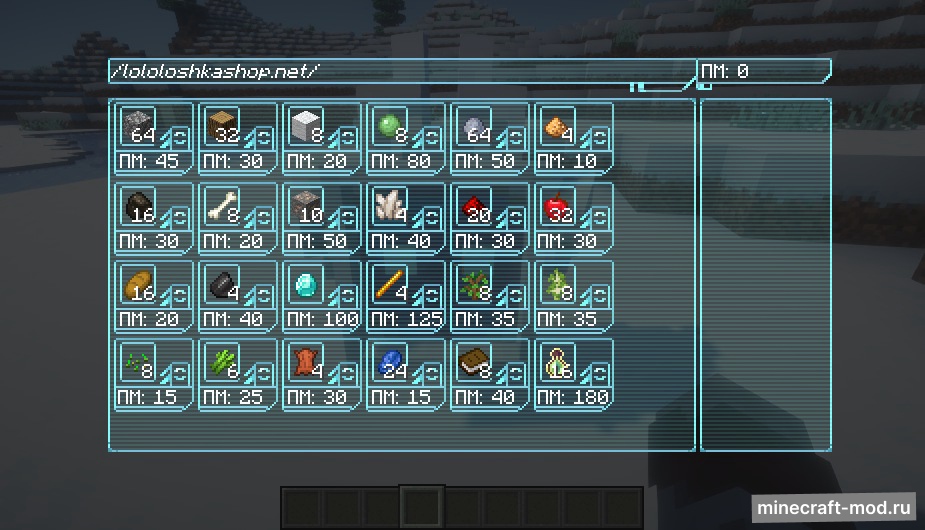Pick the coal stack of 16
The width and height of the screenshot is (925, 530).
tap(138, 207)
